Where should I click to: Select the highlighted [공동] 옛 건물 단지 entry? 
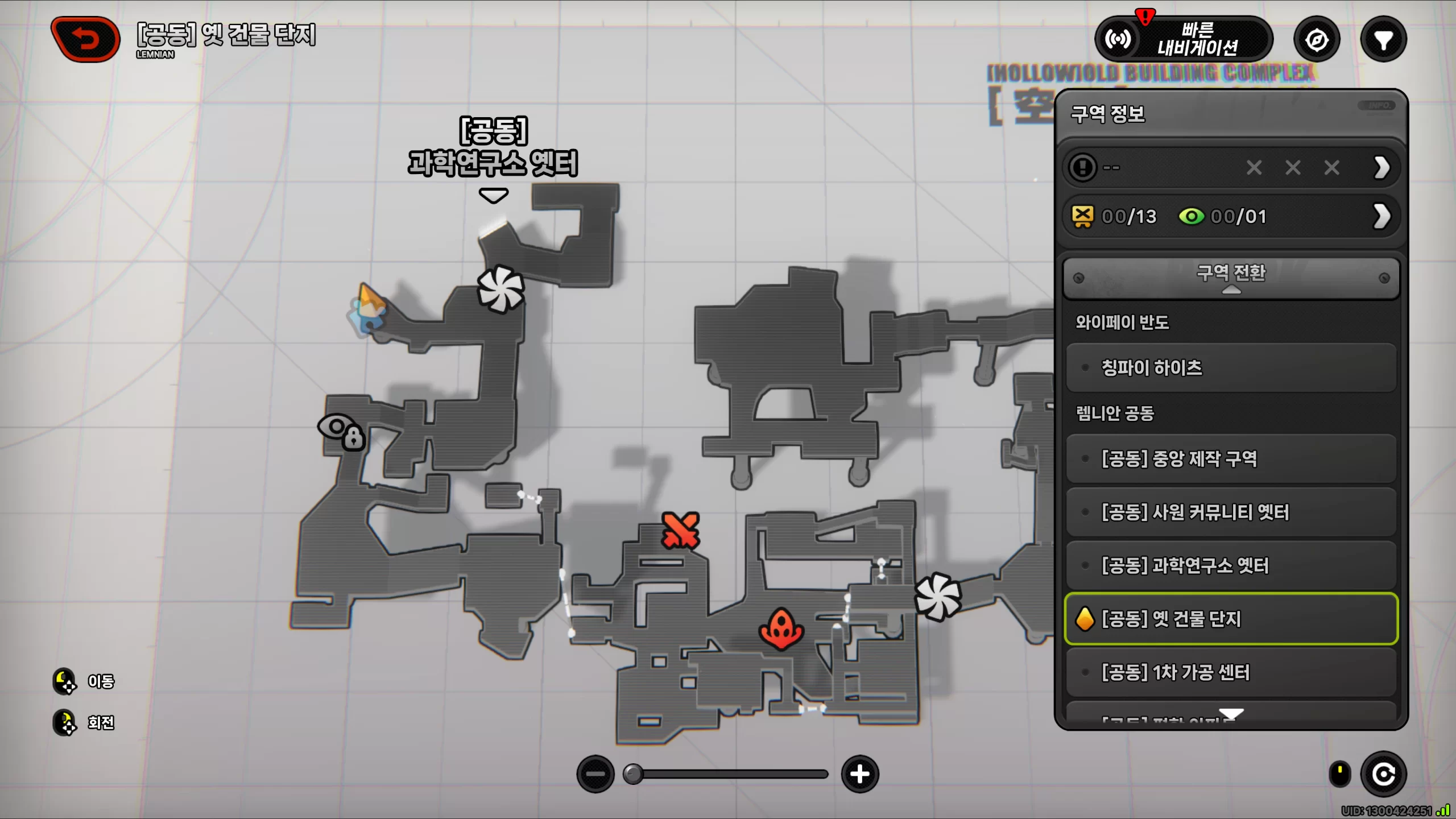tap(1231, 619)
